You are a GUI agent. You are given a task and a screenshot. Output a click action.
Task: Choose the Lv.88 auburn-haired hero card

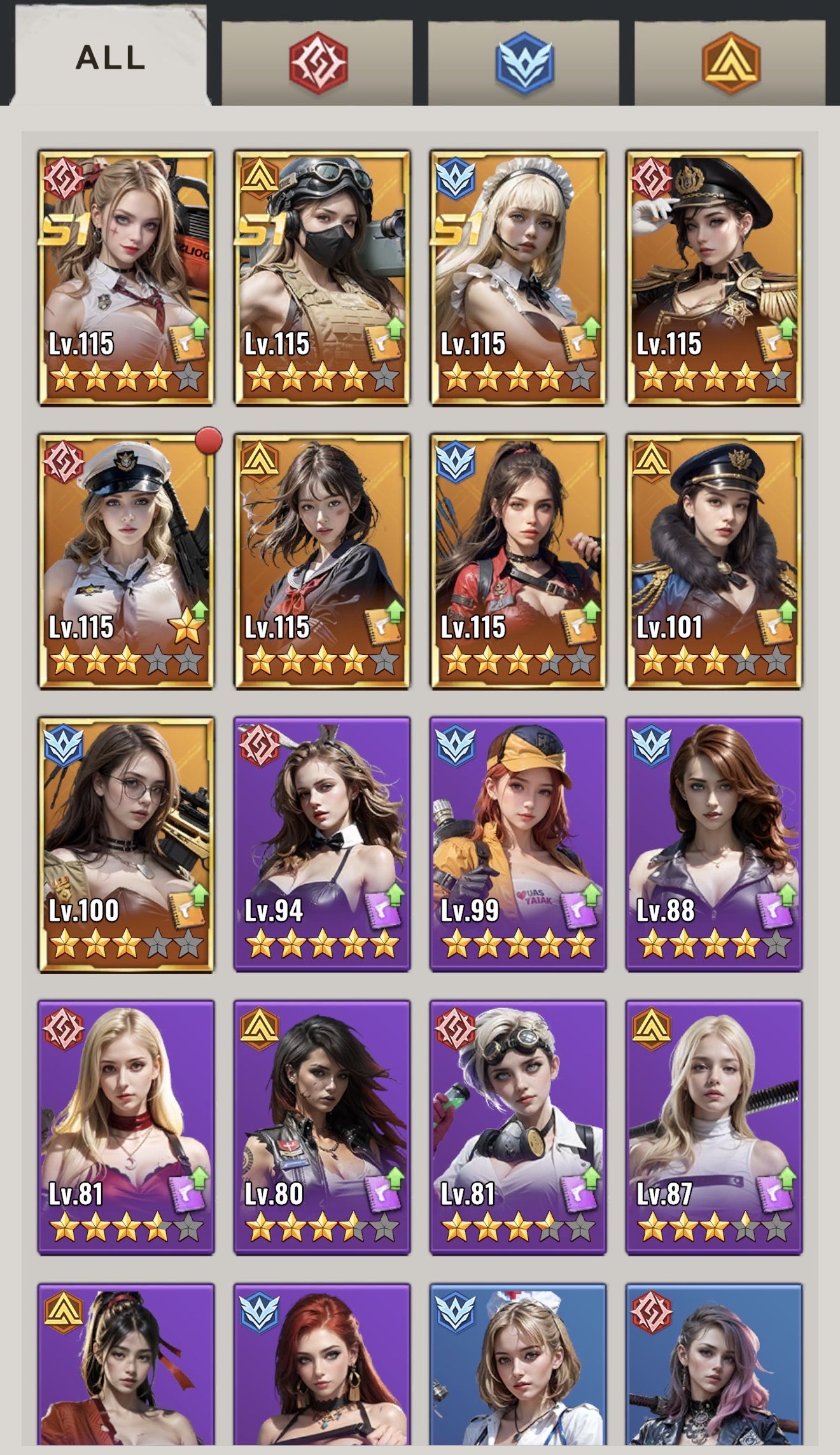[x=714, y=844]
